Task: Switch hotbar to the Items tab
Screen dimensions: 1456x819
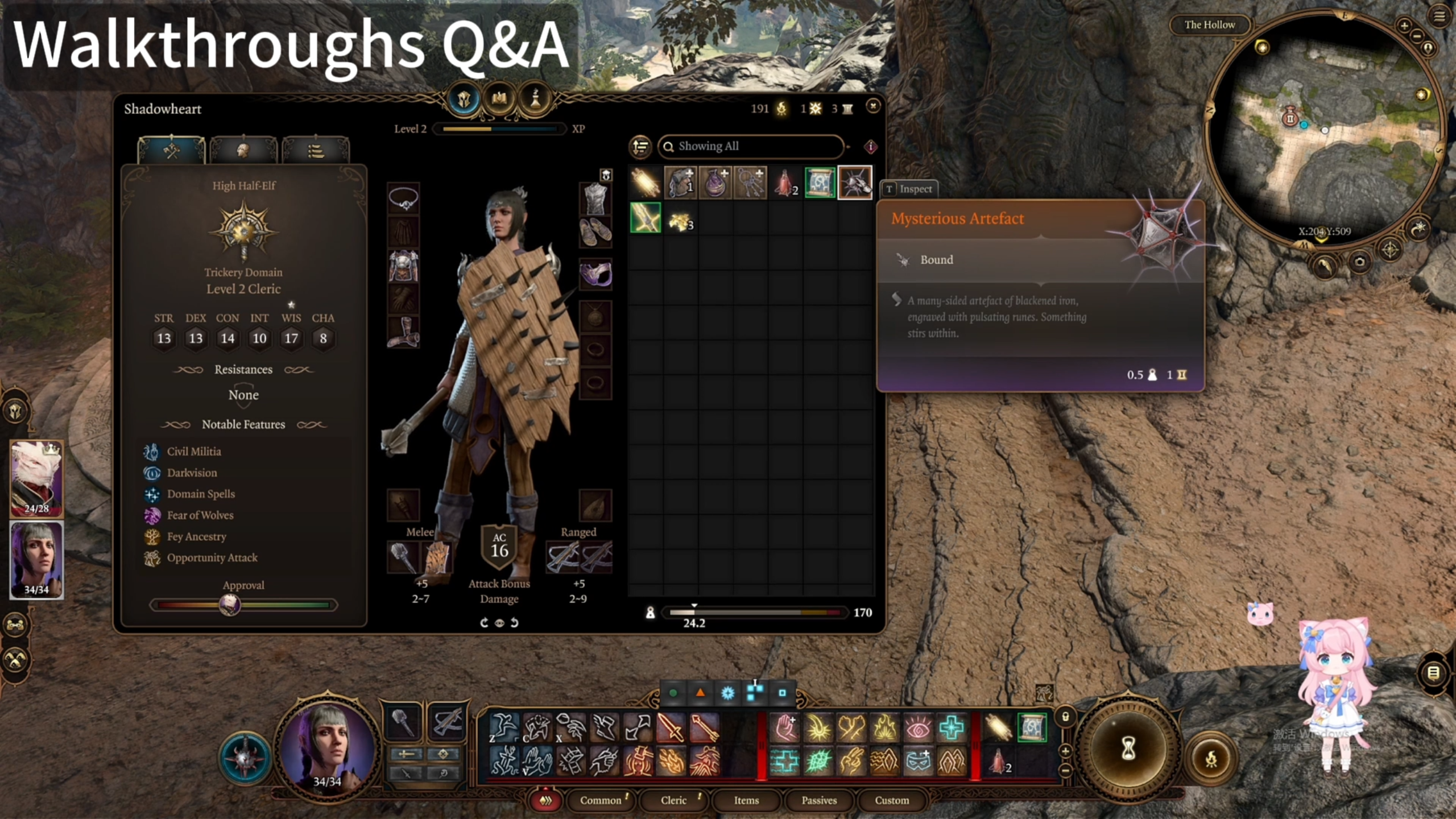Action: point(746,800)
